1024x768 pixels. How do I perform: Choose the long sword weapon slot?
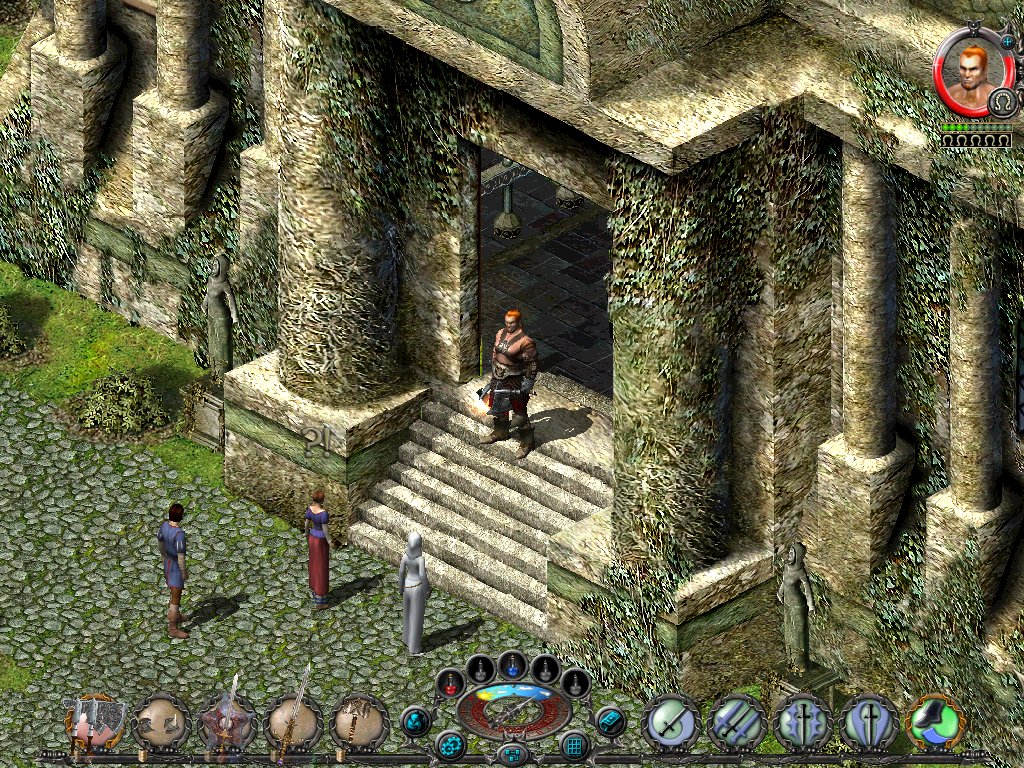[292, 722]
